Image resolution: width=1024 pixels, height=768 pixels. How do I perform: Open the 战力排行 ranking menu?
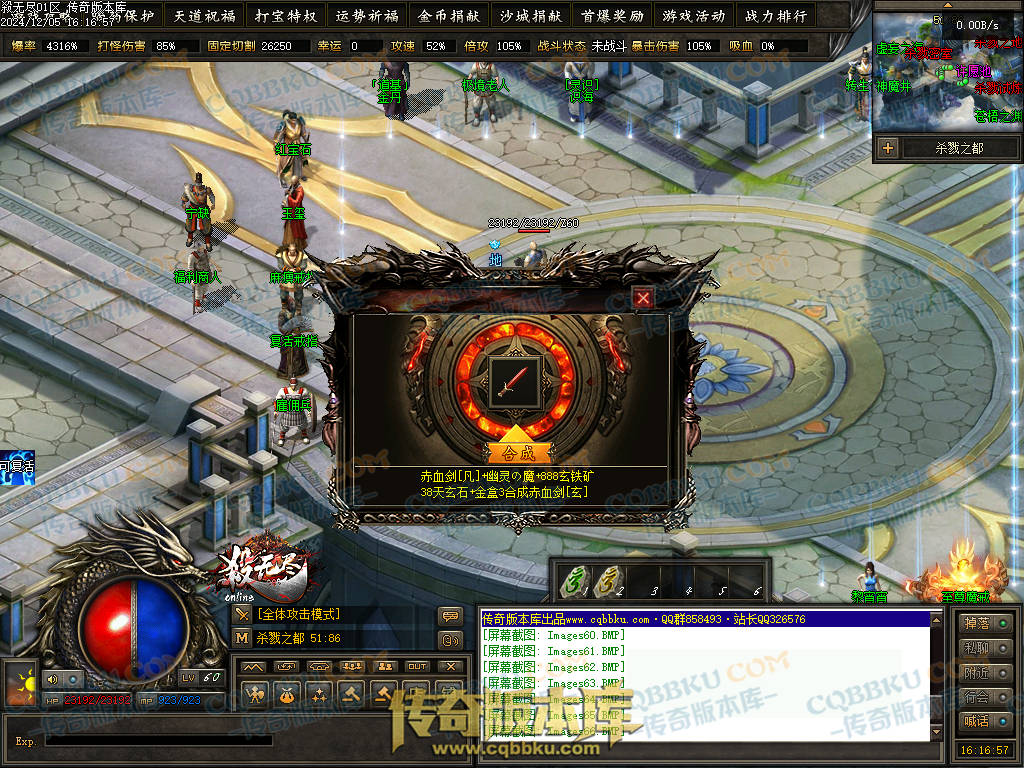tap(775, 16)
